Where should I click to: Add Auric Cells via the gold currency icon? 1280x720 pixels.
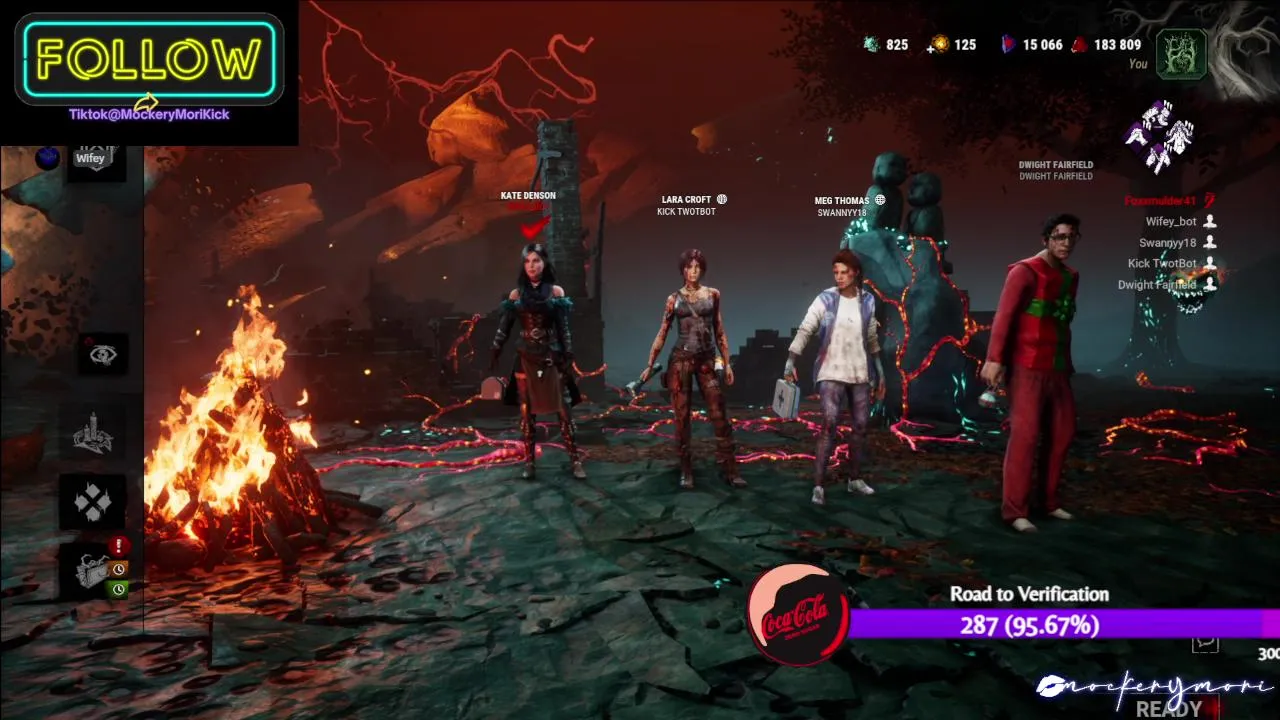click(x=939, y=45)
